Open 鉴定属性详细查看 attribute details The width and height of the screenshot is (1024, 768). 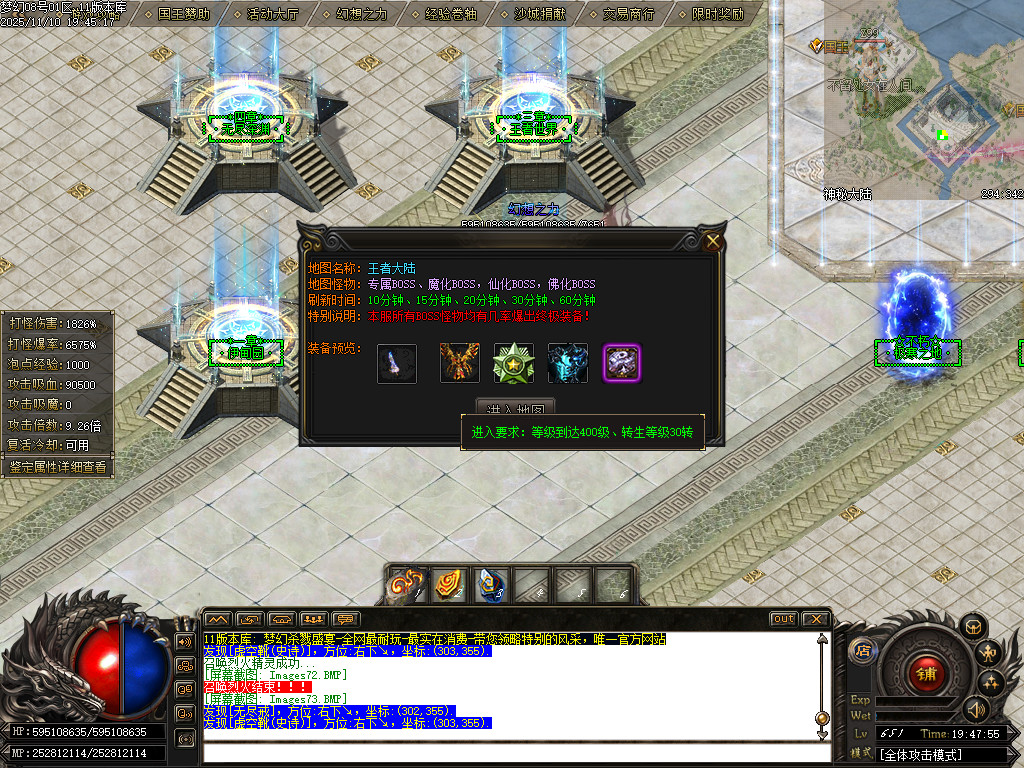tap(57, 466)
